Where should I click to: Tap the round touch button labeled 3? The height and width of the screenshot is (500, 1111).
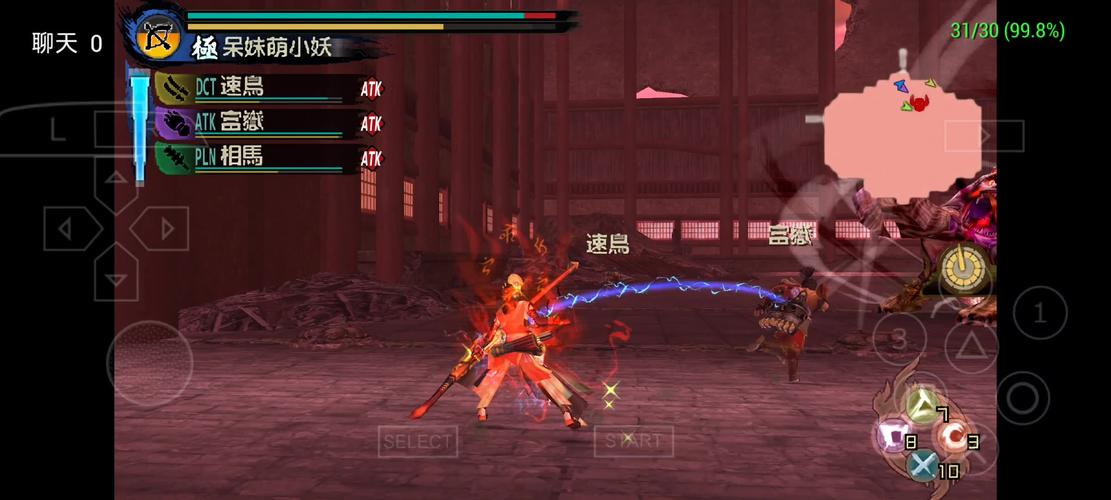tap(899, 338)
